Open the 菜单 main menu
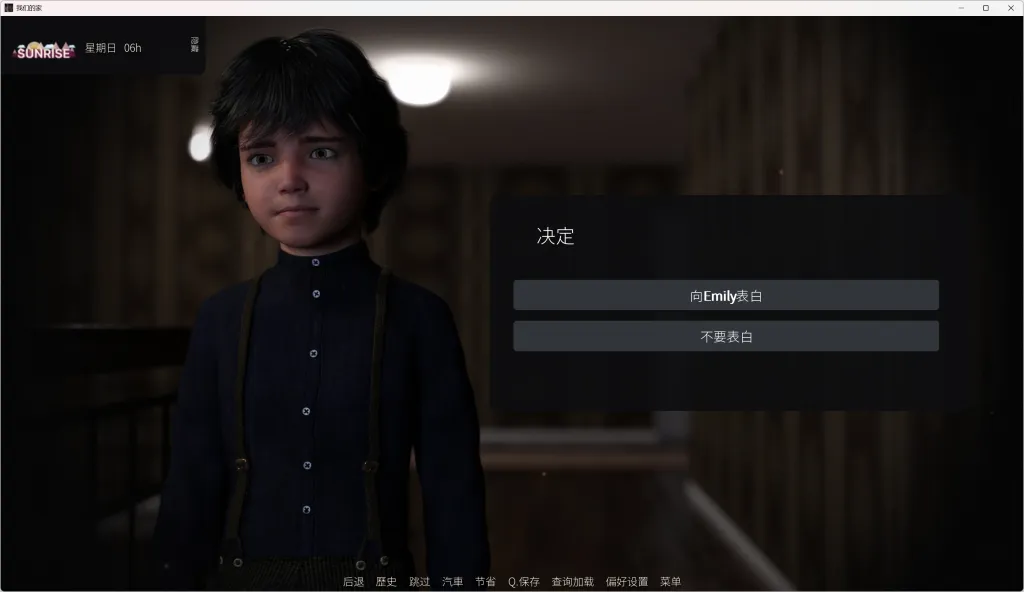Image resolution: width=1024 pixels, height=592 pixels. coord(670,582)
